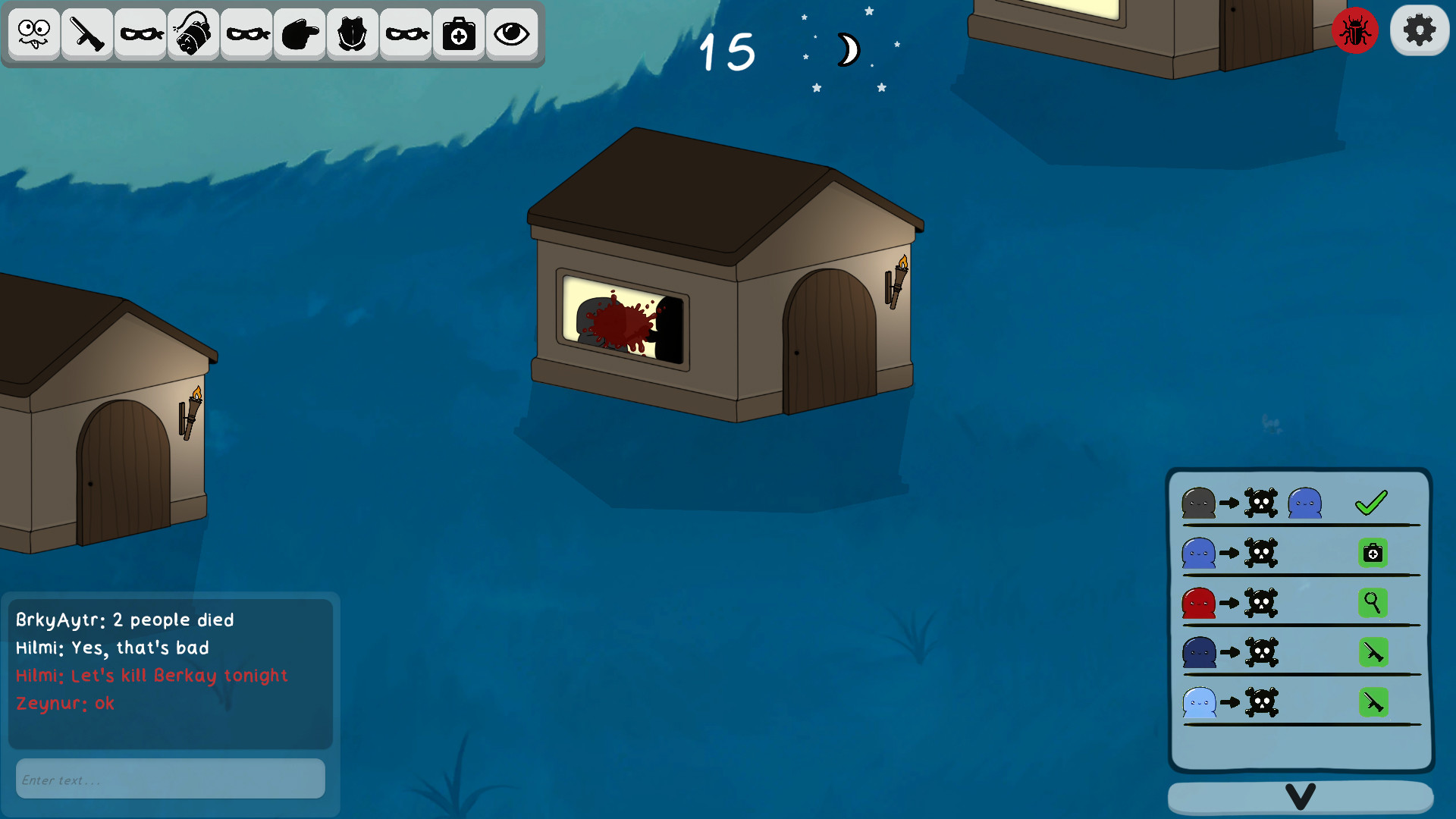Click the green checkmark on the top kill row

coord(1371,501)
